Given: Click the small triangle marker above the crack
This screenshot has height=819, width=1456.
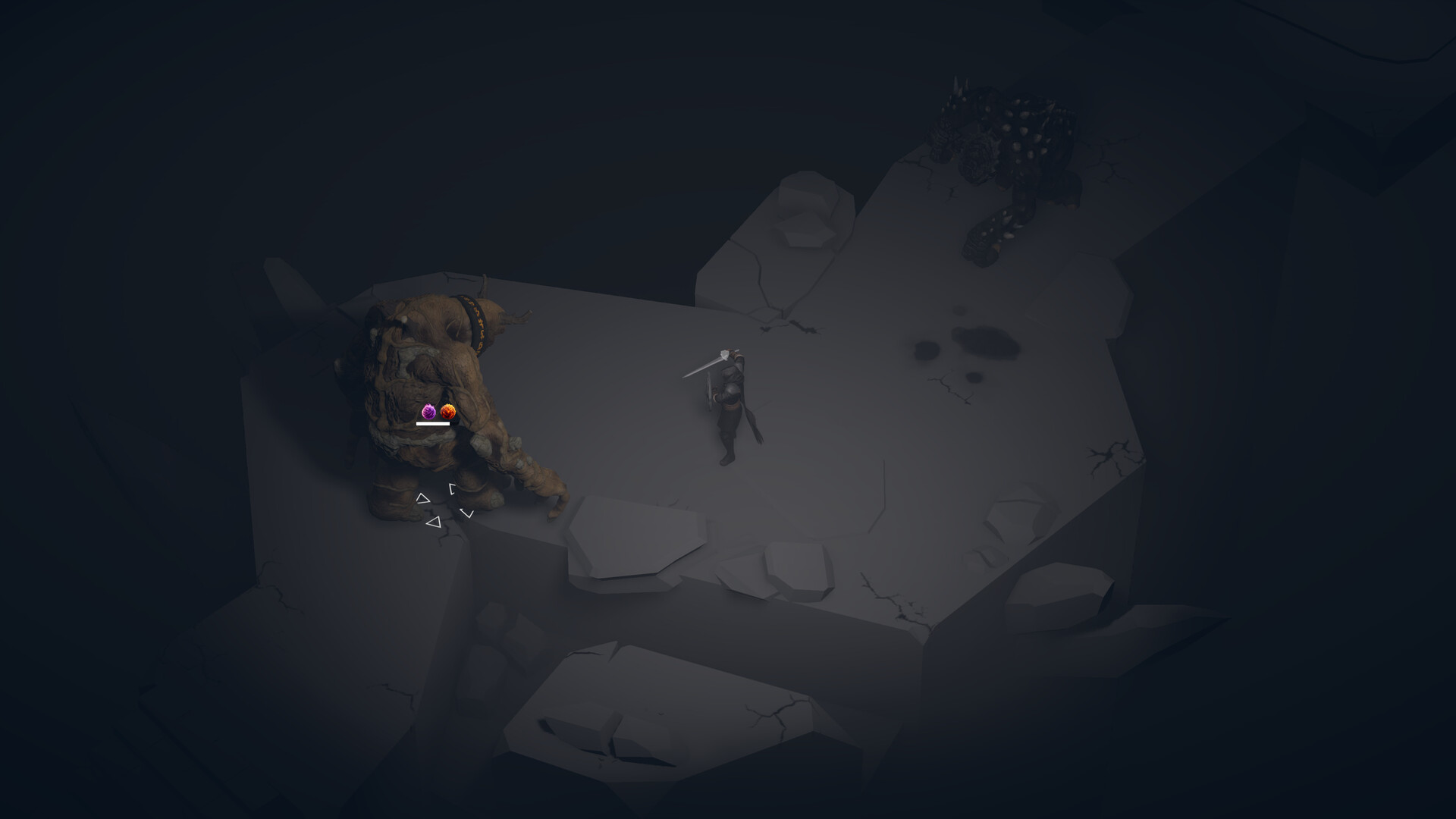Looking at the screenshot, I should [452, 488].
